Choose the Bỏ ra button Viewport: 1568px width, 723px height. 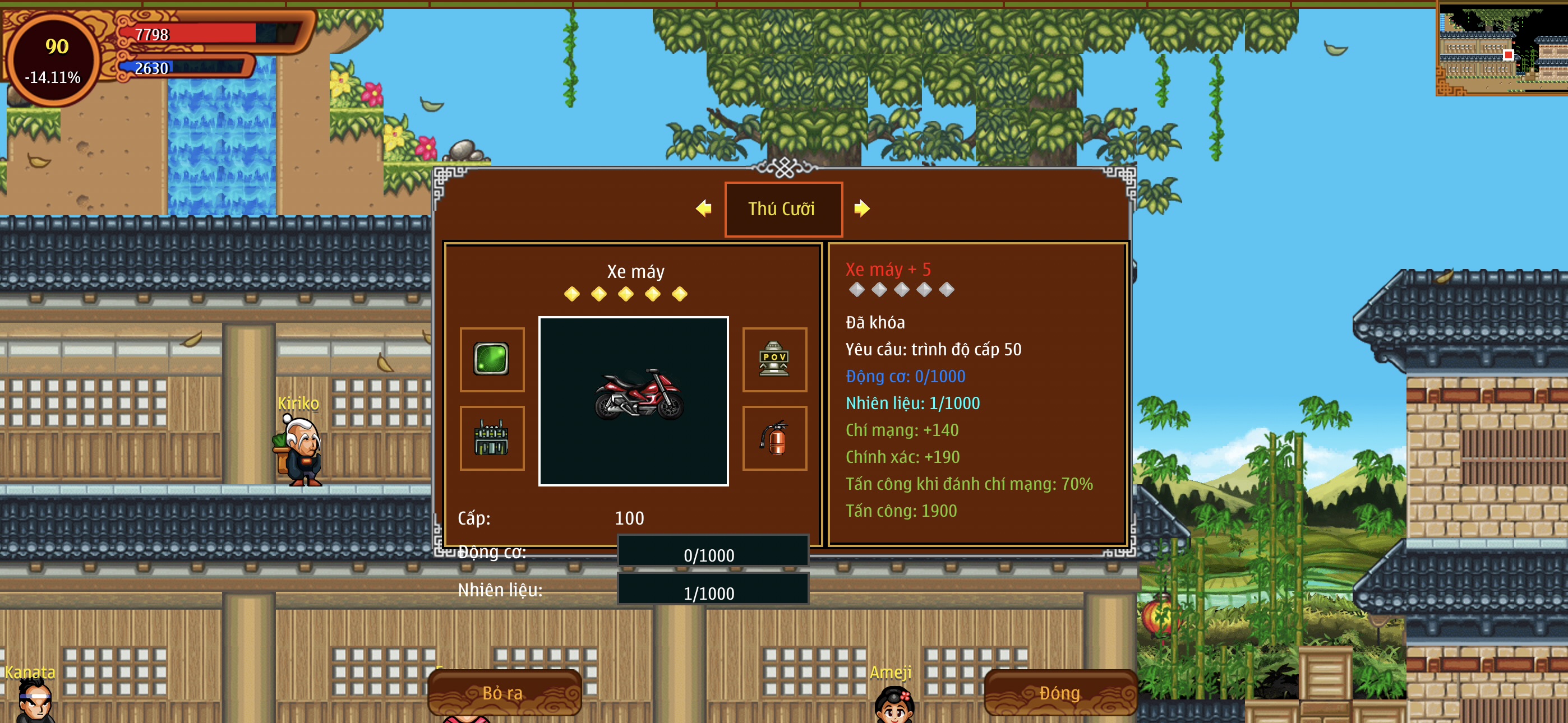pos(504,693)
